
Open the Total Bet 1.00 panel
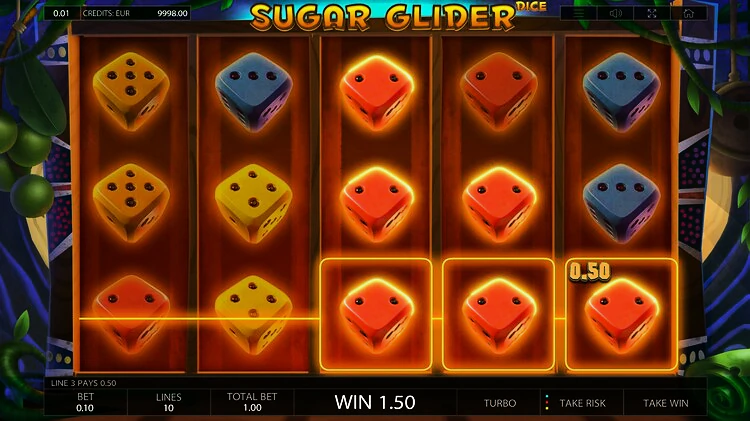[250, 402]
